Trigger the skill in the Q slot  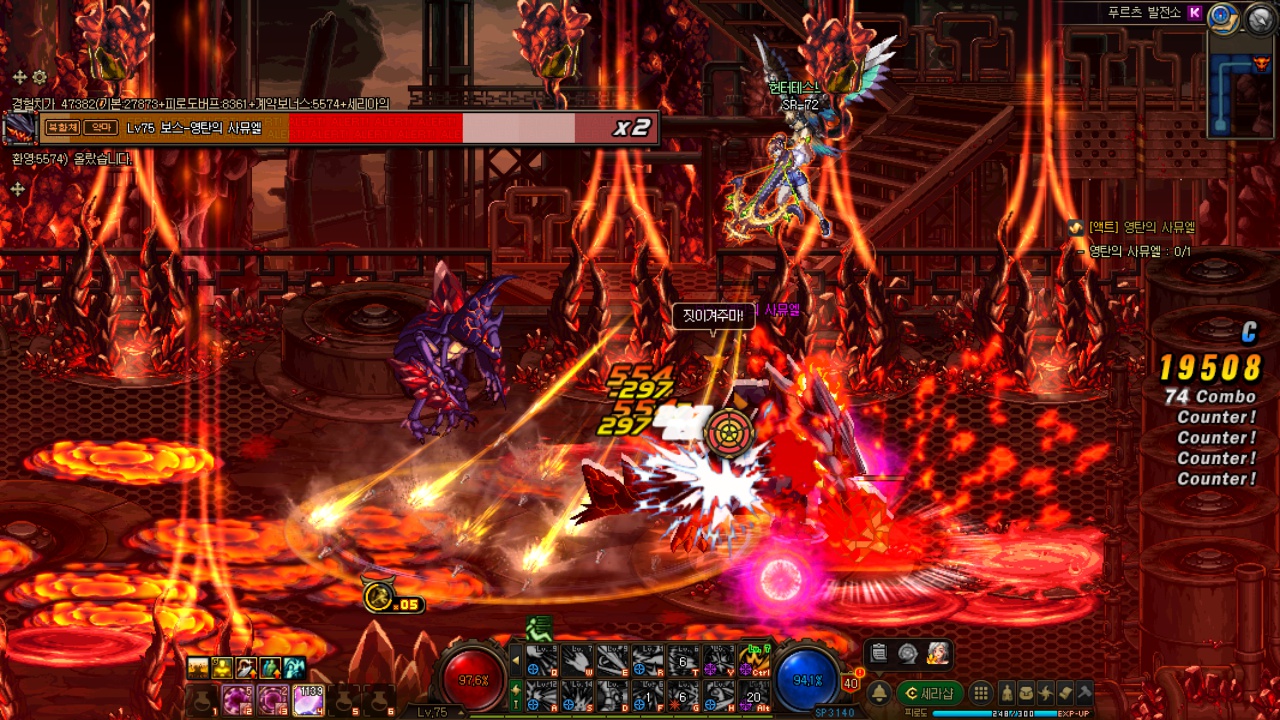point(540,660)
